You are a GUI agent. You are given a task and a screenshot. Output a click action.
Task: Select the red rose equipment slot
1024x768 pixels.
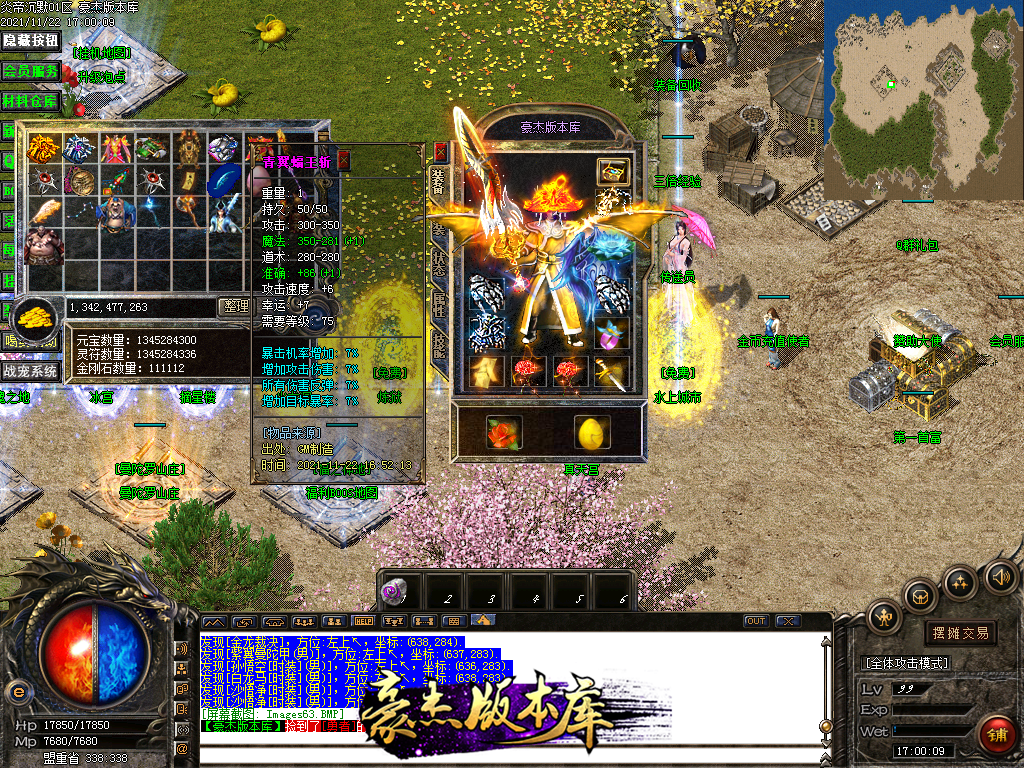pos(504,432)
